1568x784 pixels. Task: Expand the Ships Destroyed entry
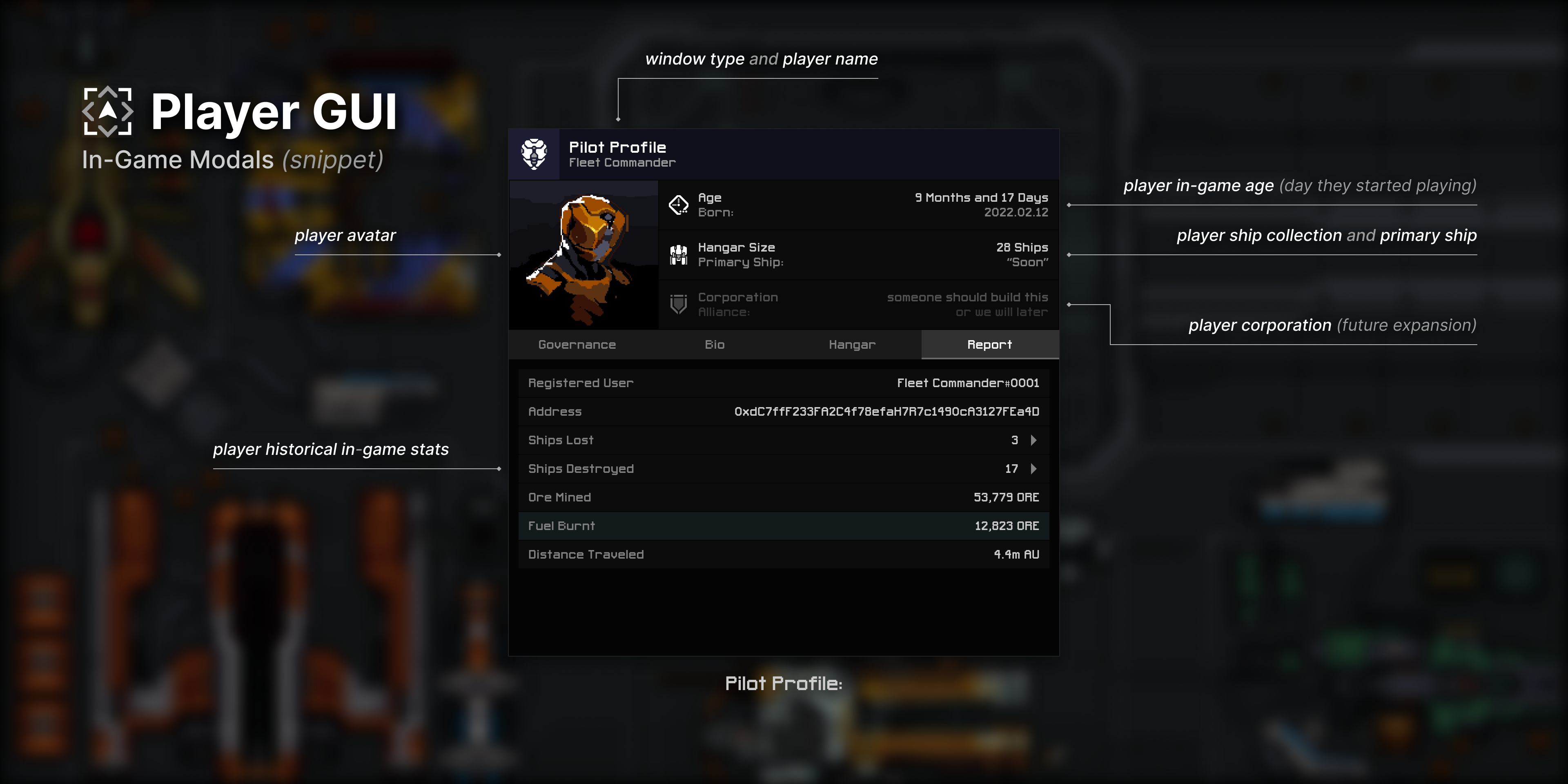point(1033,469)
